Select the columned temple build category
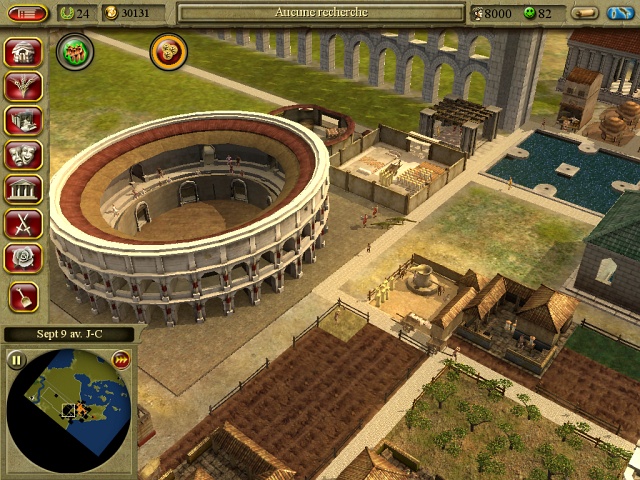 pos(22,190)
